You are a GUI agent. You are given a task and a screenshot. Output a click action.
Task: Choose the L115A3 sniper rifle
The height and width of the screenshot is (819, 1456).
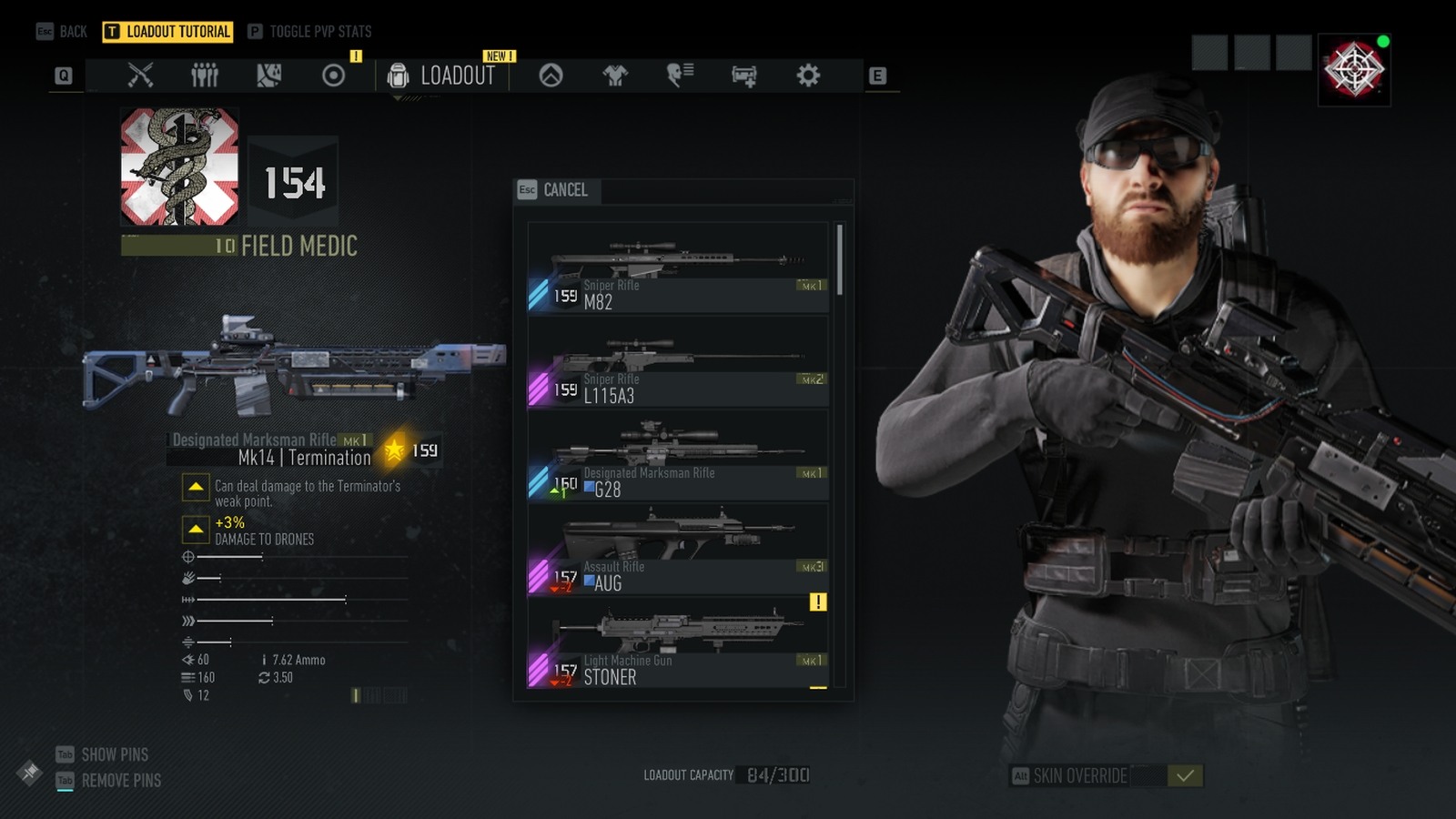(x=678, y=364)
